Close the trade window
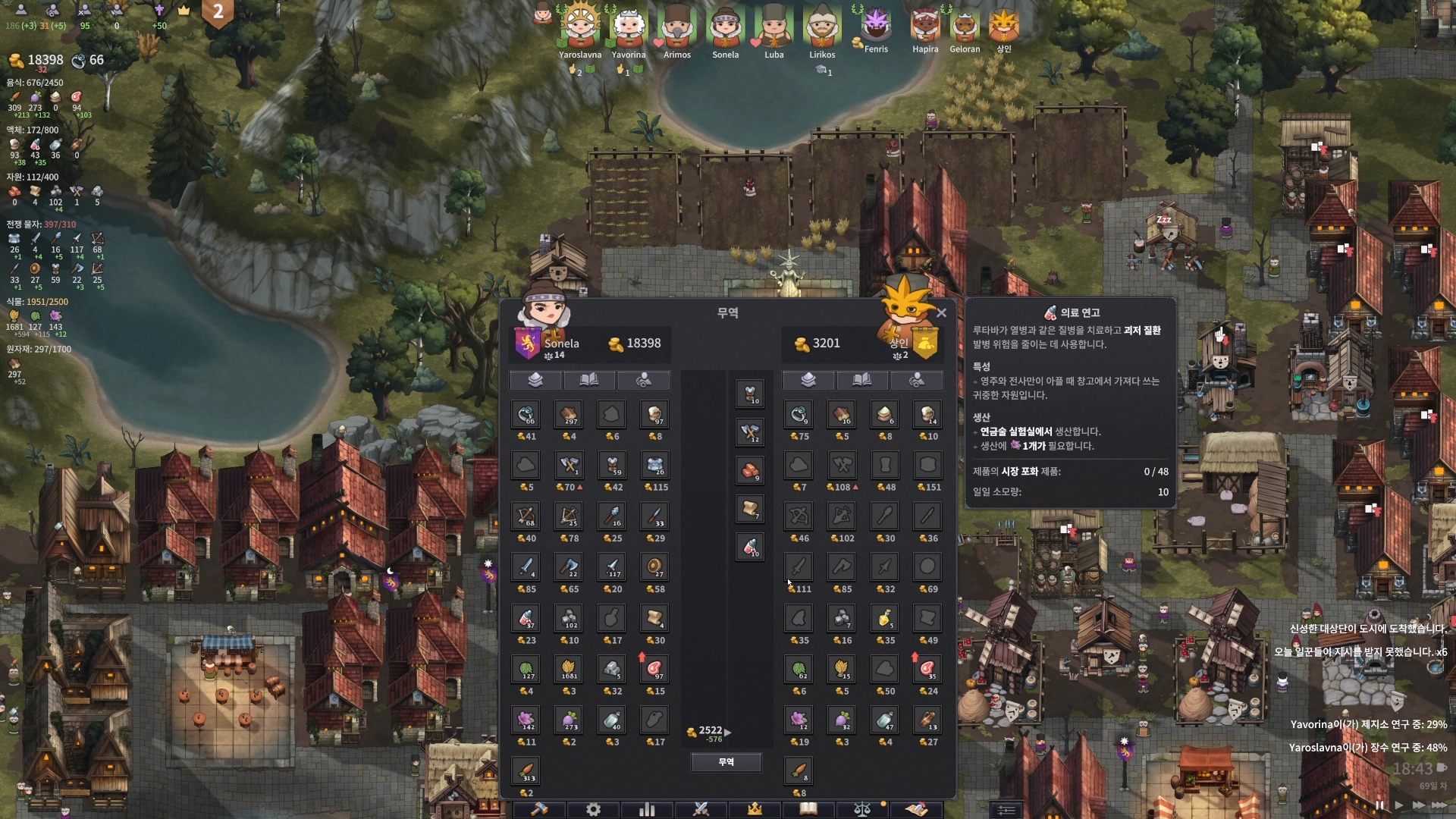 tap(941, 312)
